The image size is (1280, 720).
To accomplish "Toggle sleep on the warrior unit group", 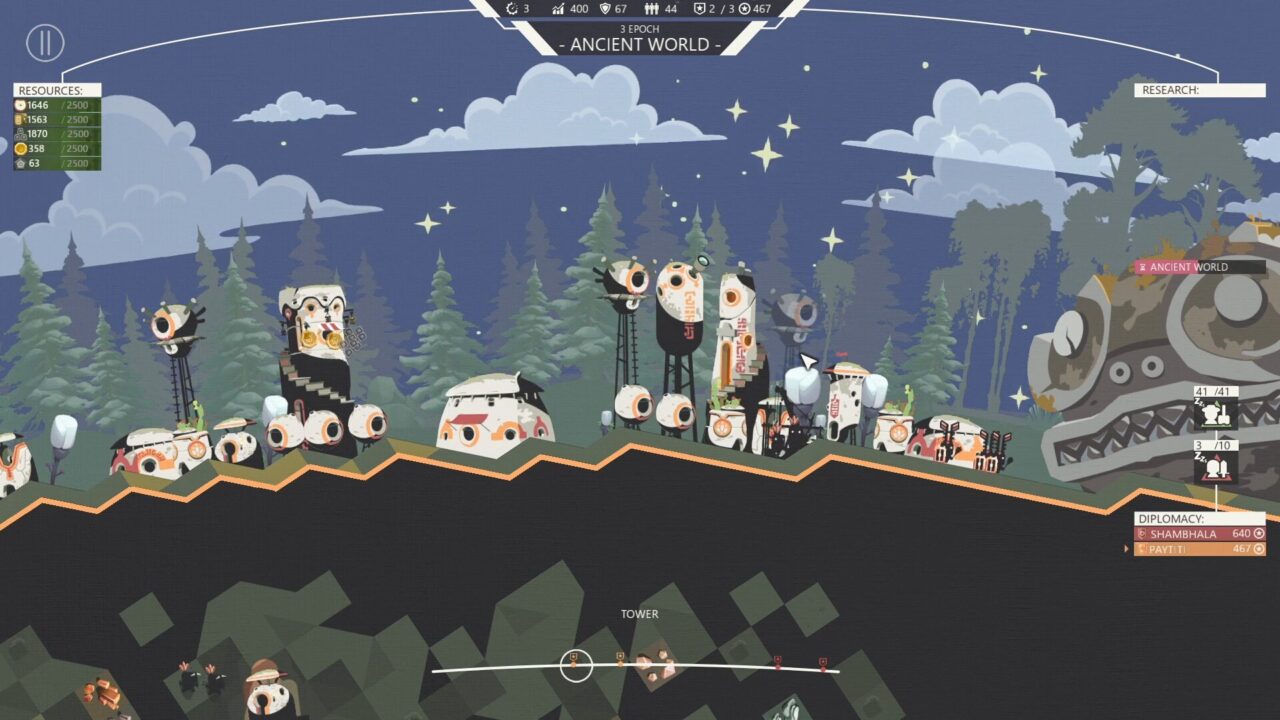I will [x=1200, y=458].
